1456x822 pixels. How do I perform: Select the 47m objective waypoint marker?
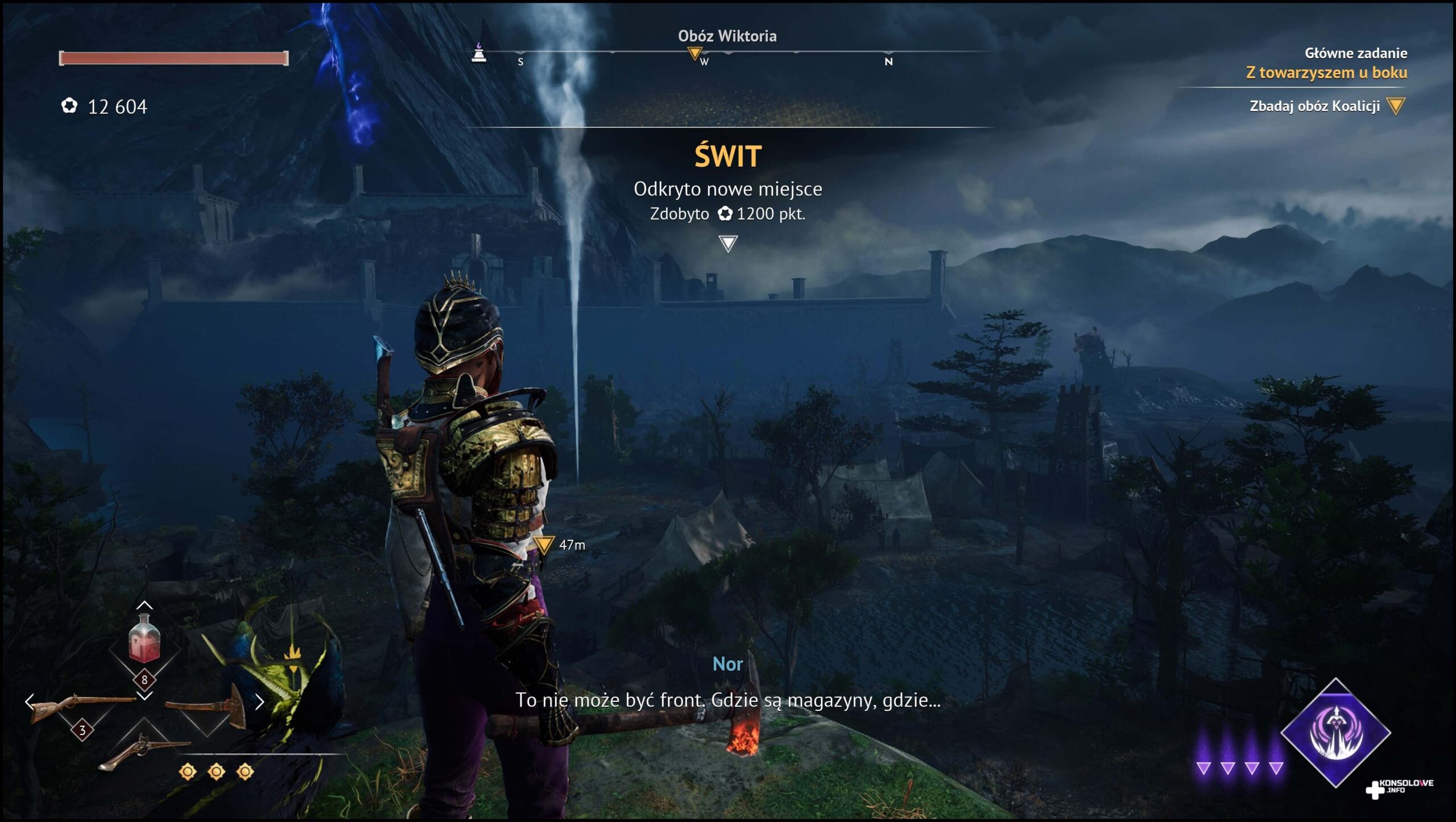click(x=544, y=544)
